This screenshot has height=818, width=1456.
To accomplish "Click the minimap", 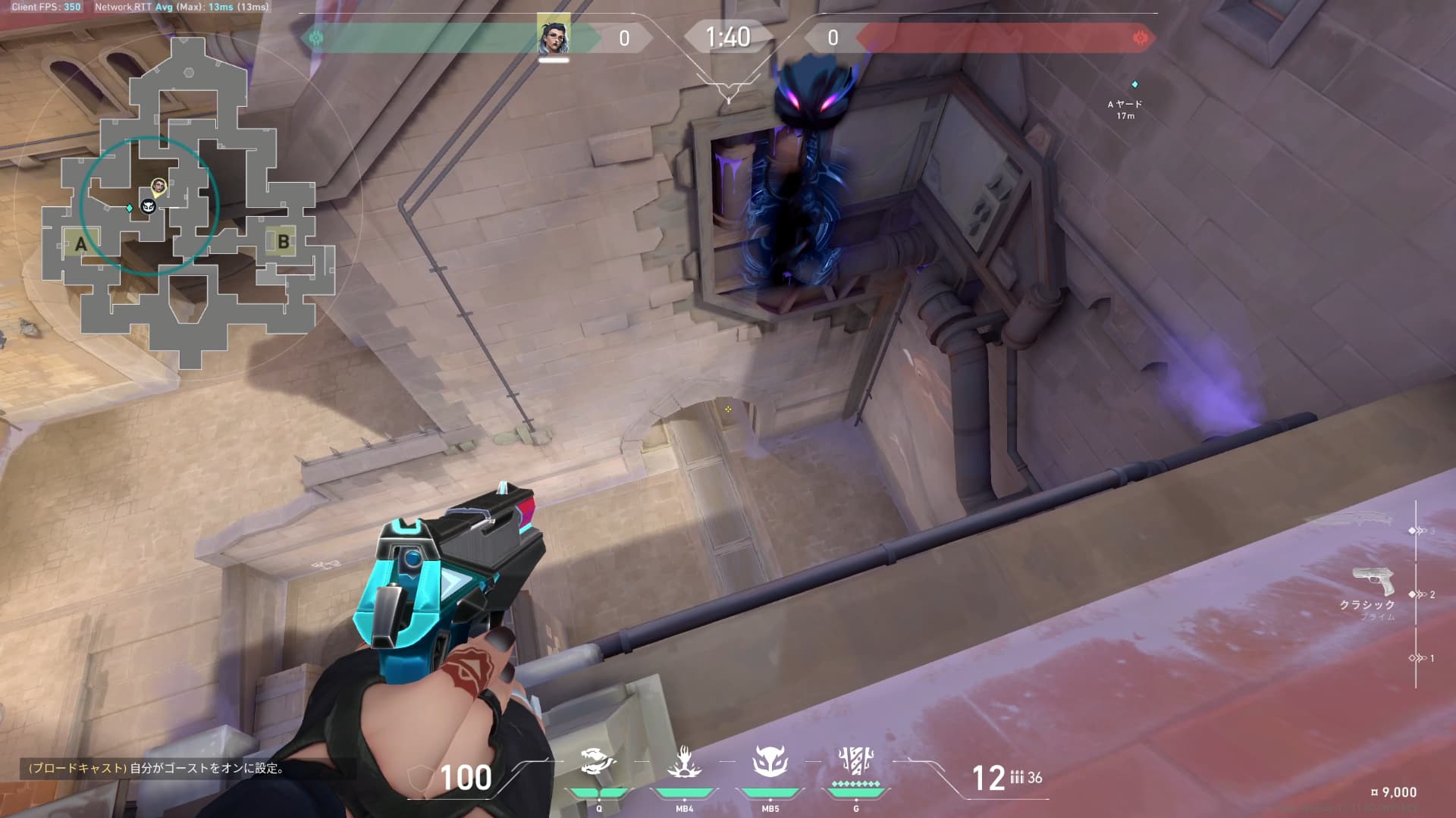I will click(190, 205).
